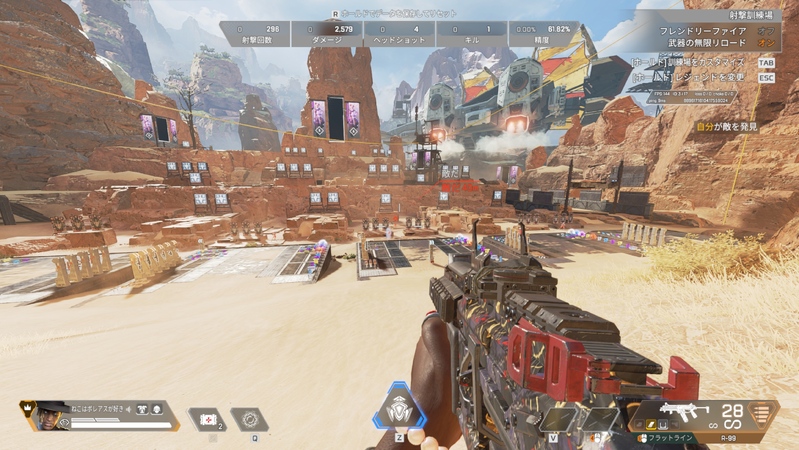Activate the tactical ability gear icon
799x450 pixels.
click(x=249, y=419)
